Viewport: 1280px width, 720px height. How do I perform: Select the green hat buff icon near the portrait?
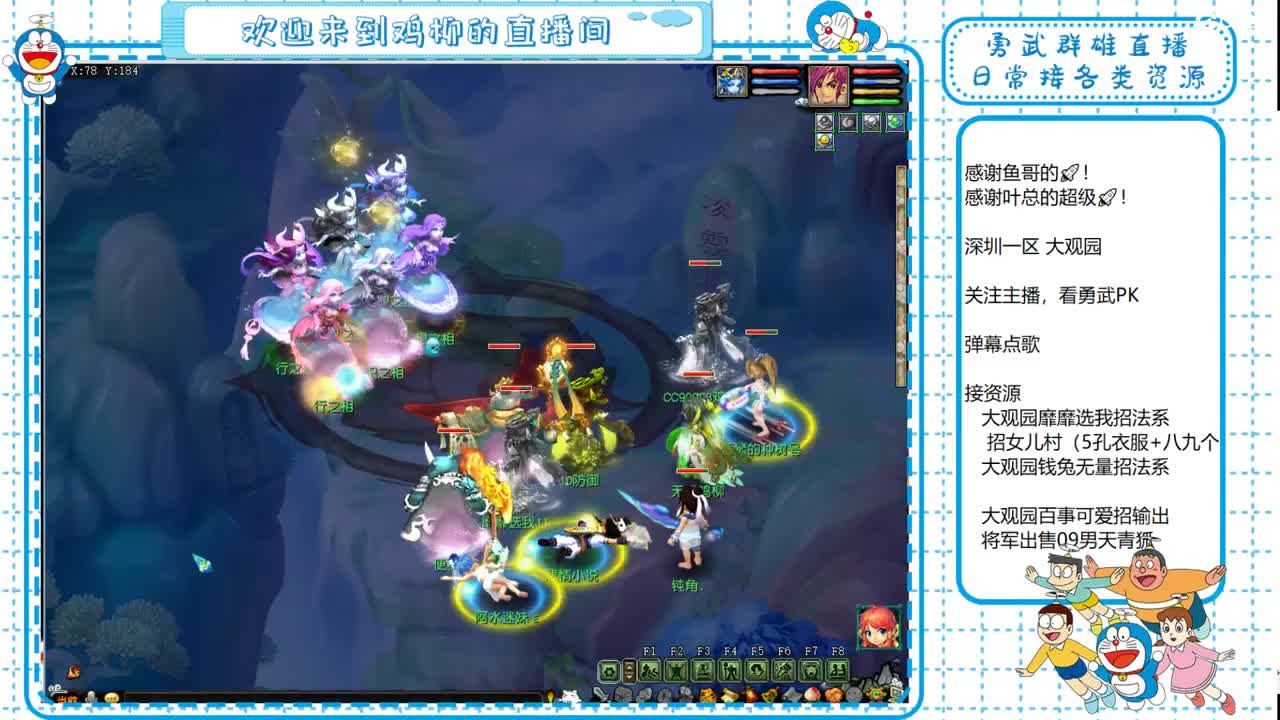click(895, 122)
